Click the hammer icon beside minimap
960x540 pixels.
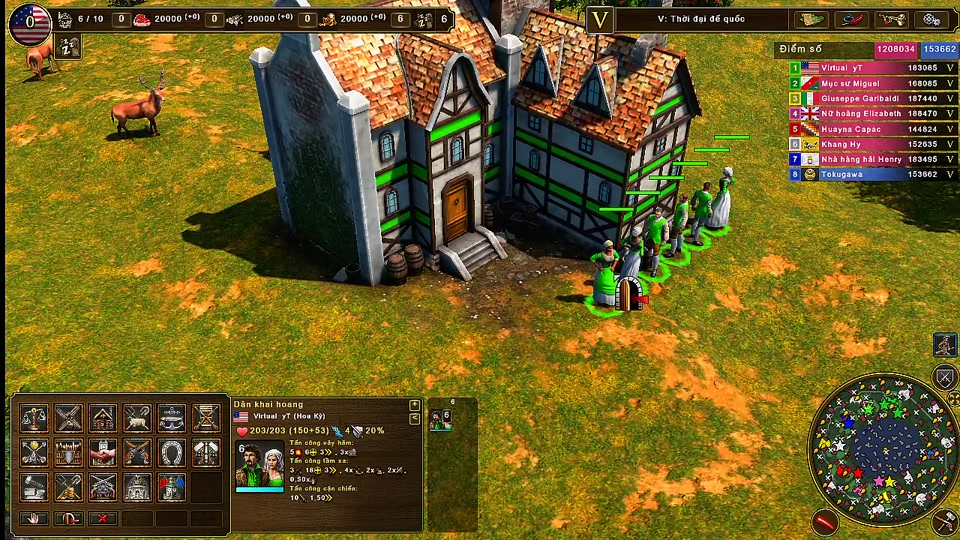945,521
